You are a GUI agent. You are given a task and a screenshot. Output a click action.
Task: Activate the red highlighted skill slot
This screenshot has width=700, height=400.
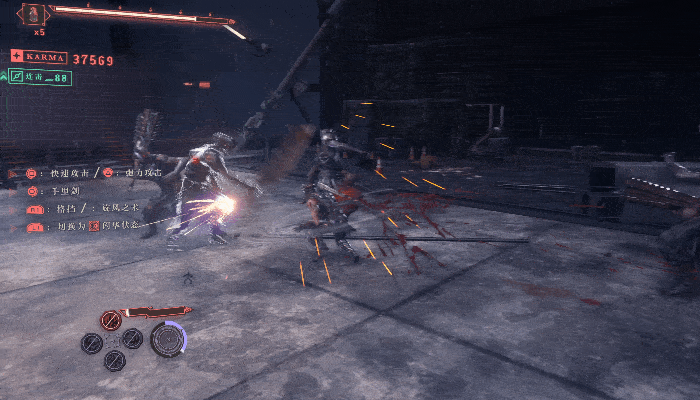111,321
